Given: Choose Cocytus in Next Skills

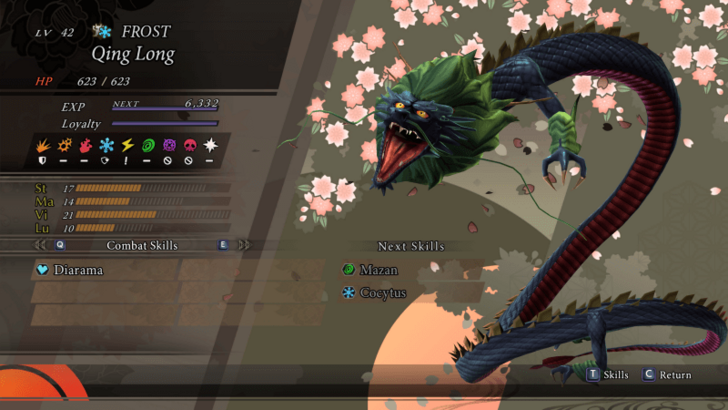Looking at the screenshot, I should [x=382, y=293].
